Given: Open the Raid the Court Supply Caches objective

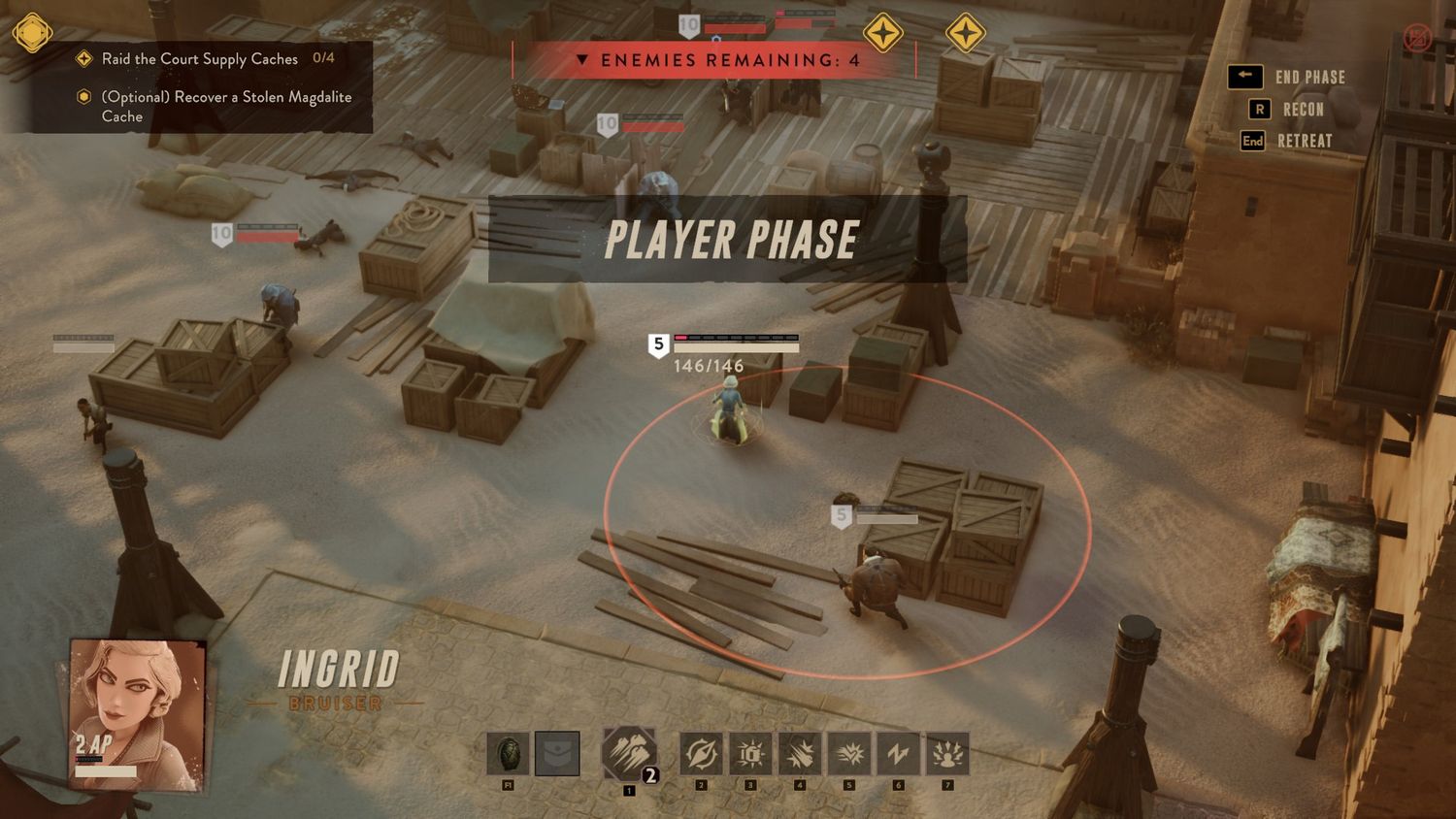Looking at the screenshot, I should (199, 59).
